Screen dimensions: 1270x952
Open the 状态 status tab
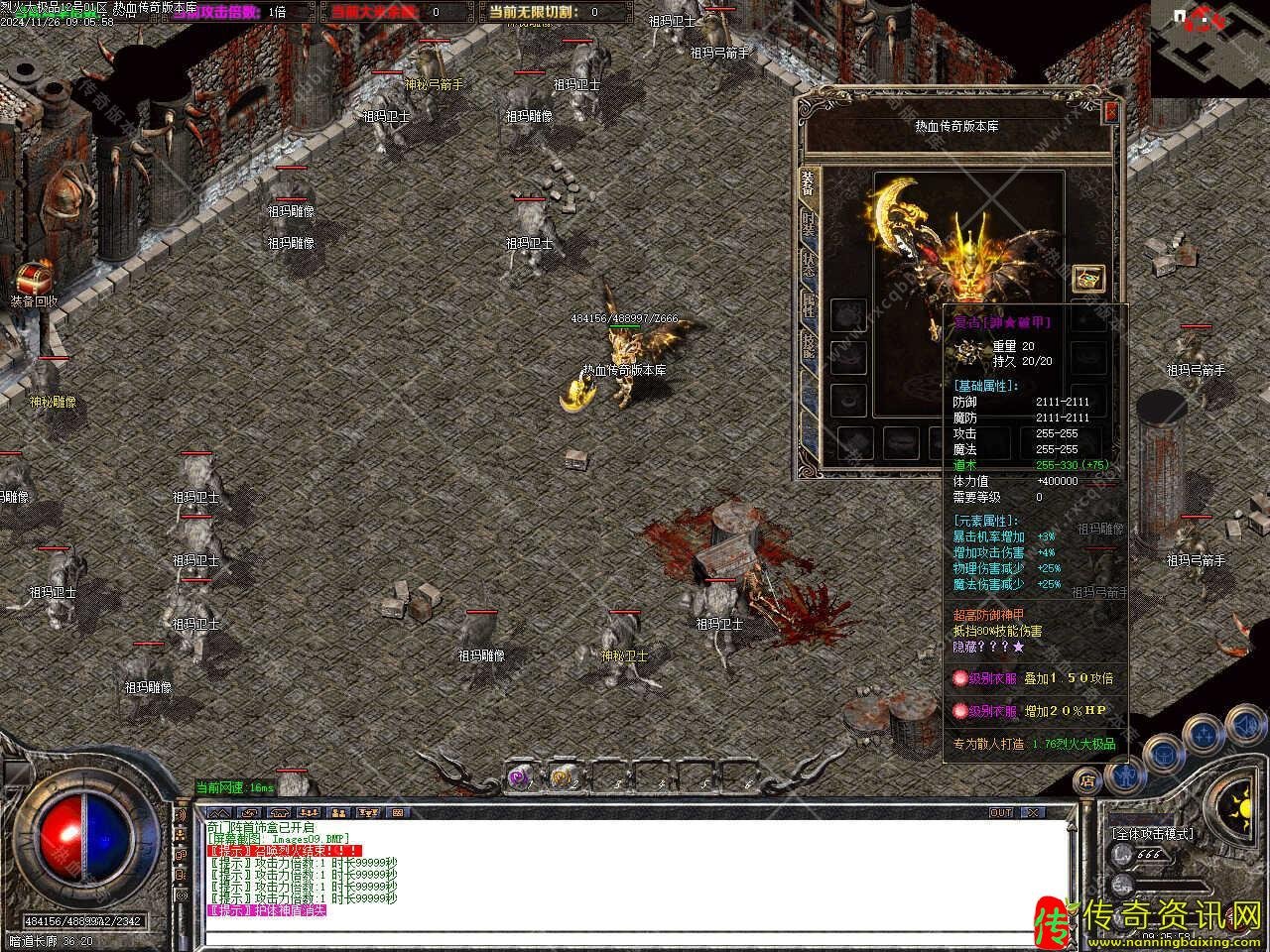pyautogui.click(x=810, y=266)
